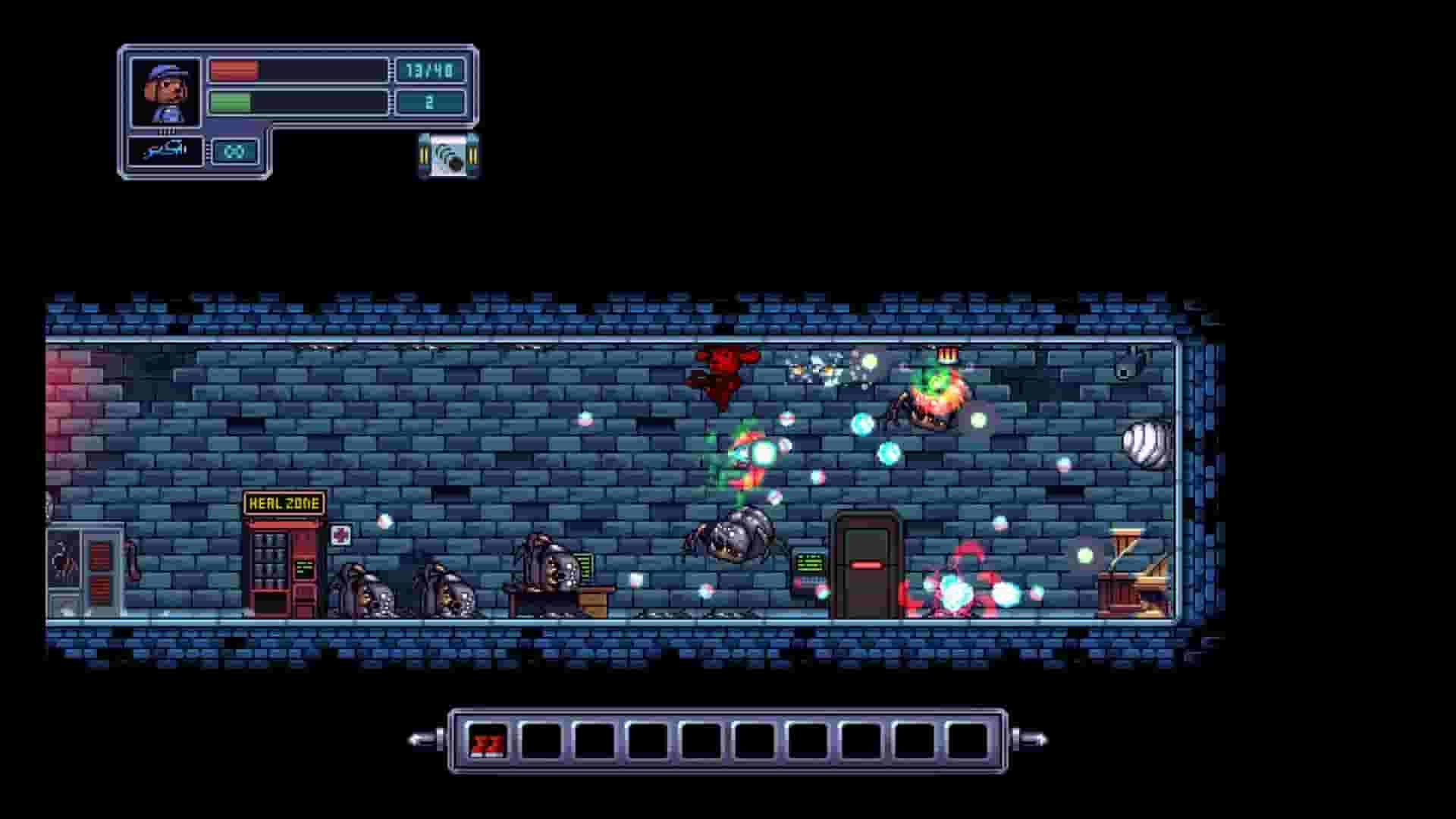Click the infinity ammo counter display
Screen dimensions: 1456x819
235,152
